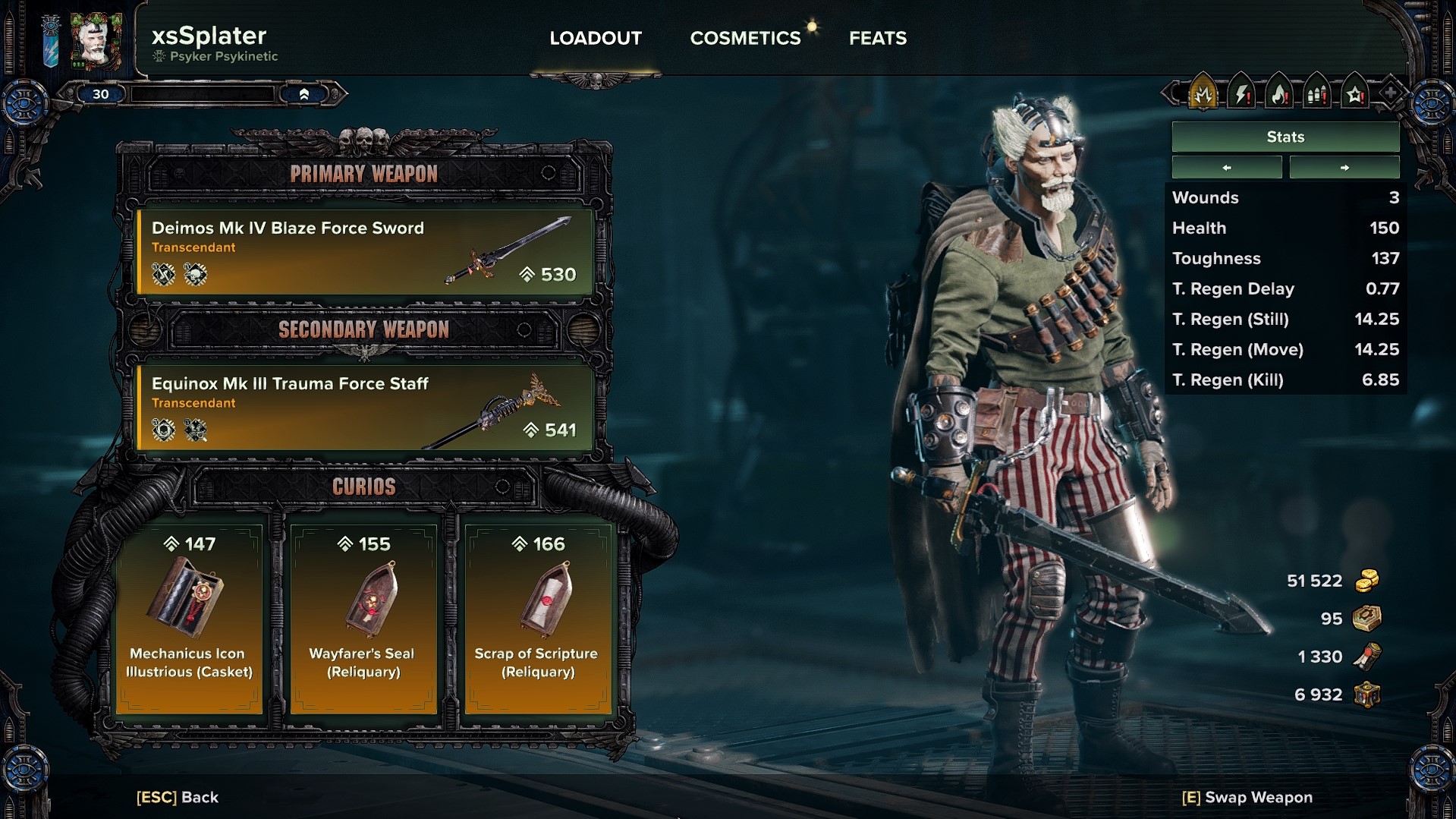Screen dimensions: 1456x819
Task: Open the Deimos Mk IV Blaze Force Sword slot
Action: [x=364, y=251]
